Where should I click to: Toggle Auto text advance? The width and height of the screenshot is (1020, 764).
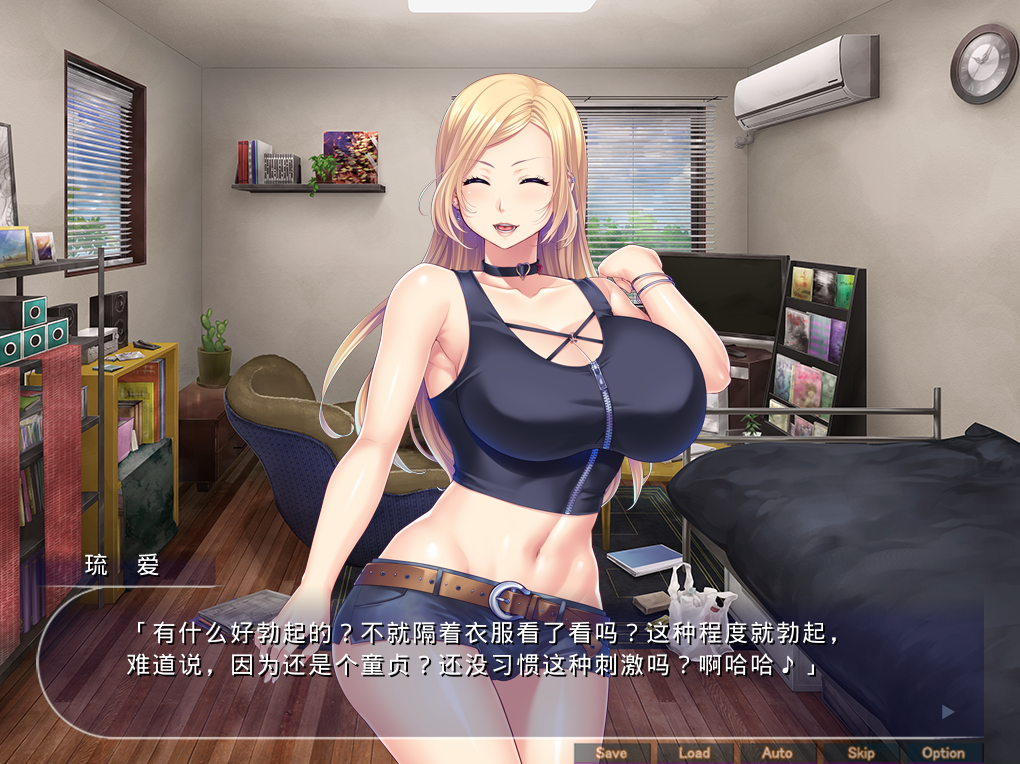777,753
